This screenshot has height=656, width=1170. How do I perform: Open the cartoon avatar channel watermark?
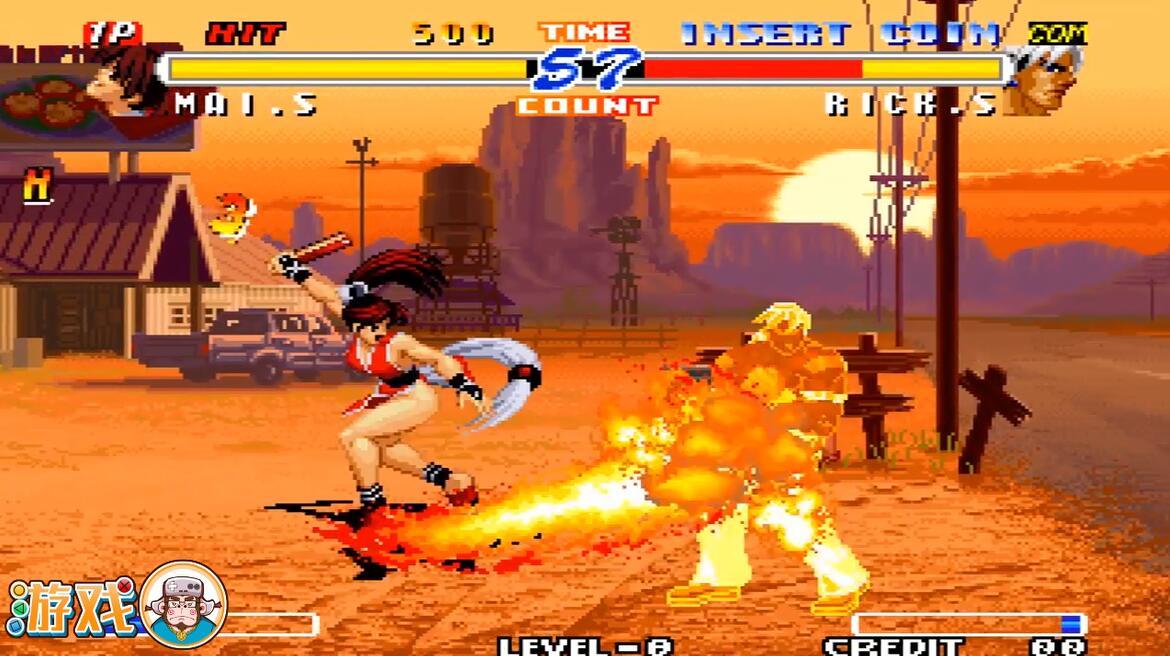point(183,605)
